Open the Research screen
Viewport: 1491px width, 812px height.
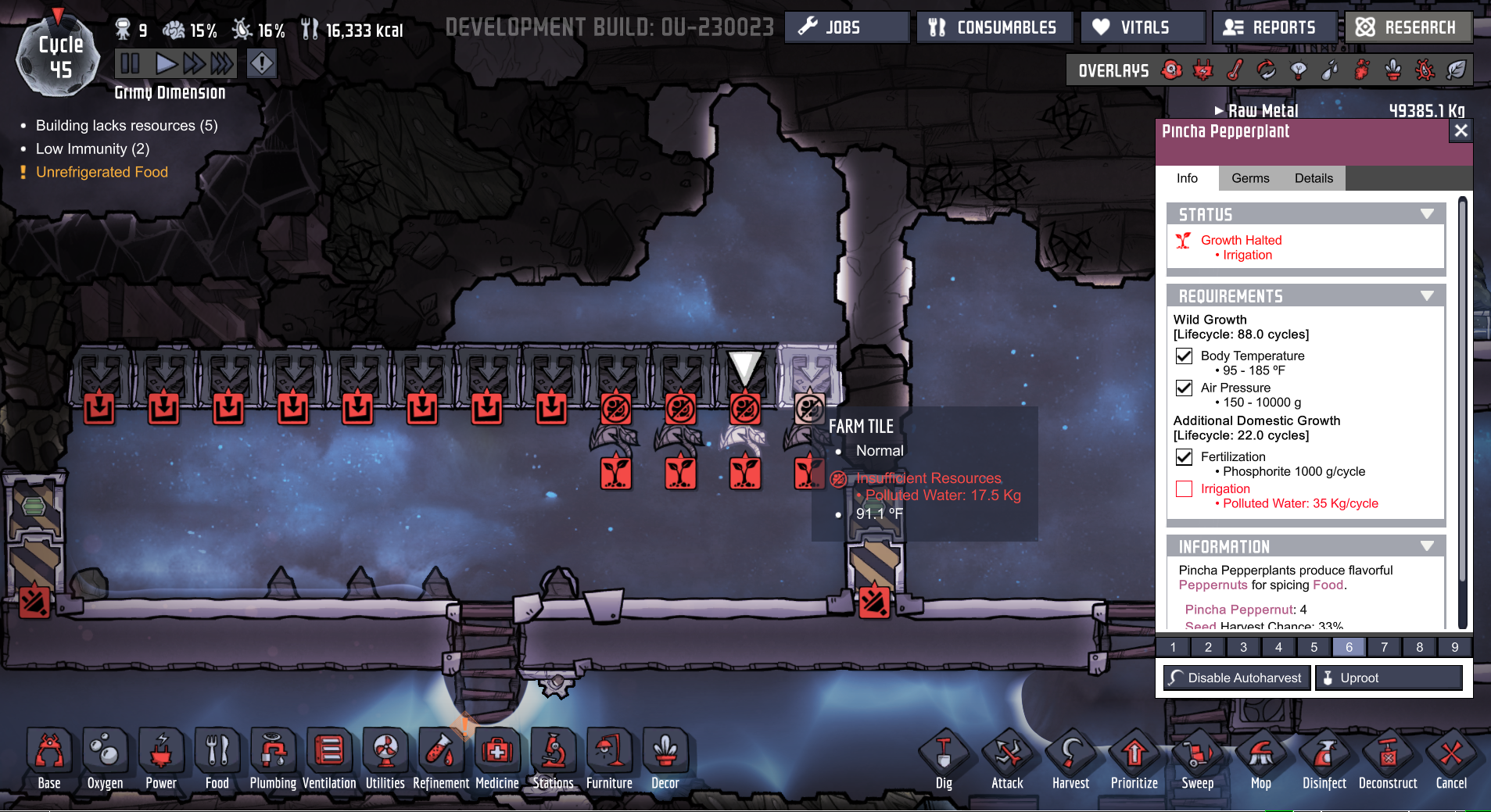(x=1409, y=27)
